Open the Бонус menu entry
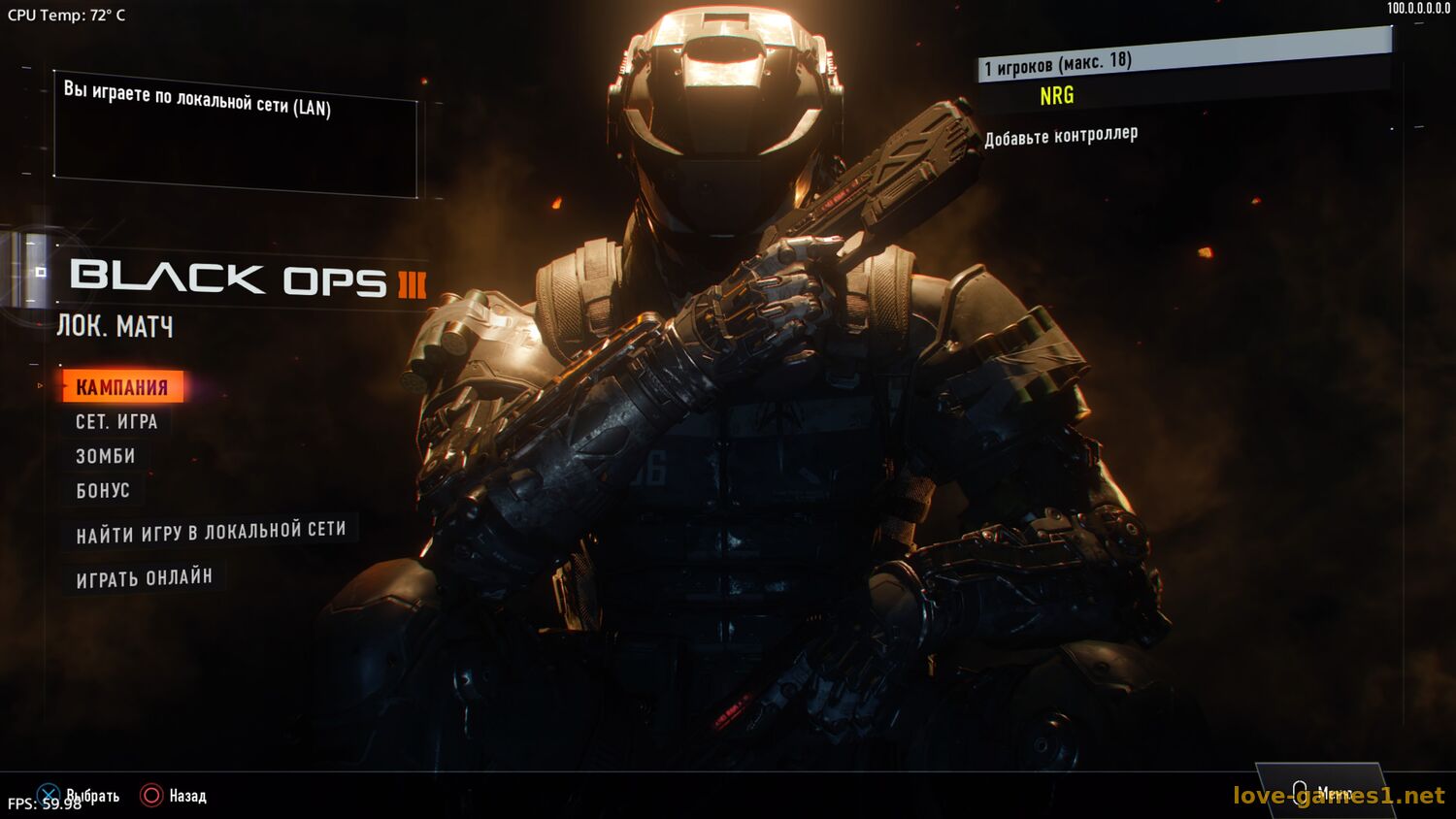 [x=103, y=491]
